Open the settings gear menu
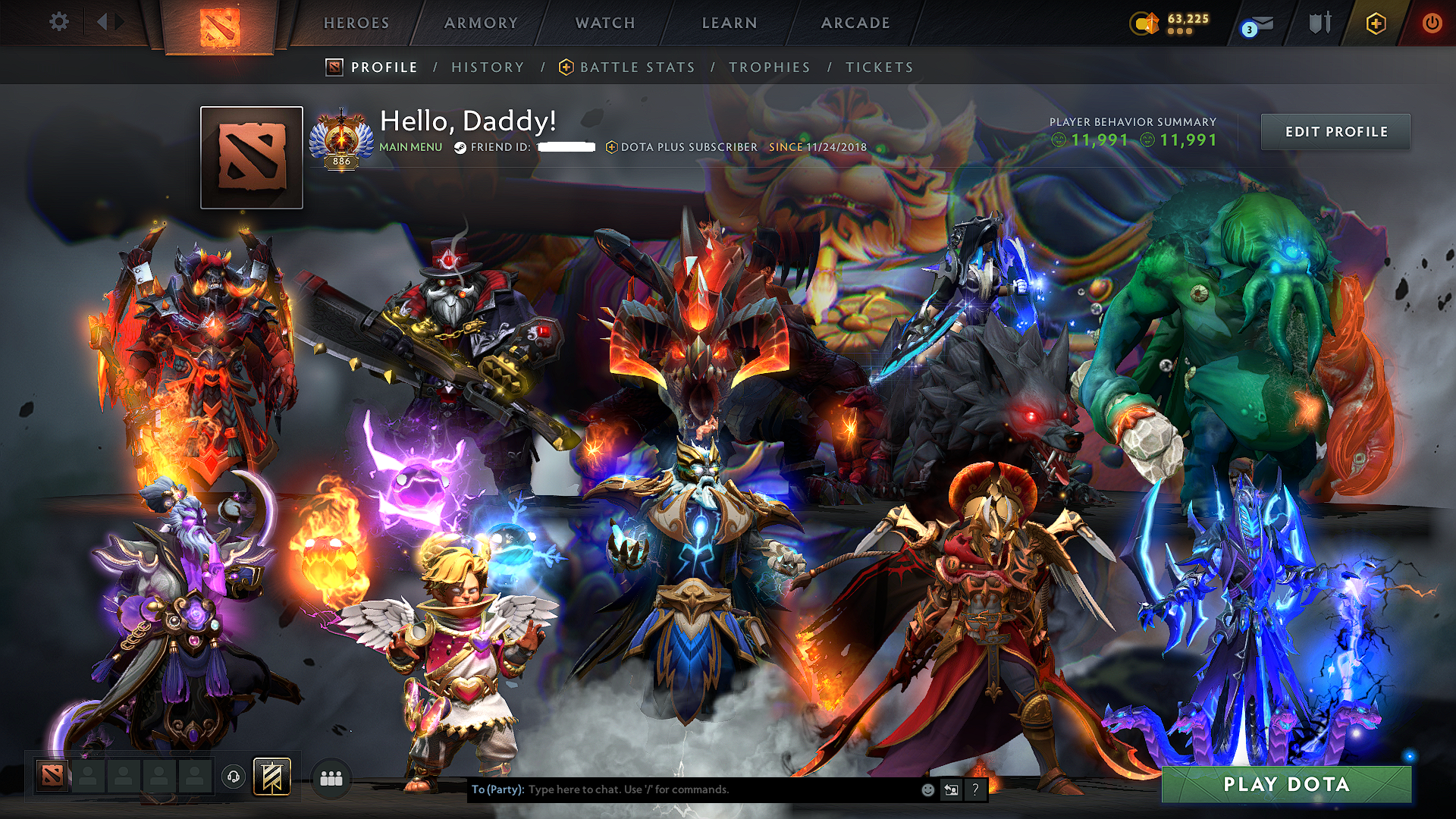 tap(58, 22)
